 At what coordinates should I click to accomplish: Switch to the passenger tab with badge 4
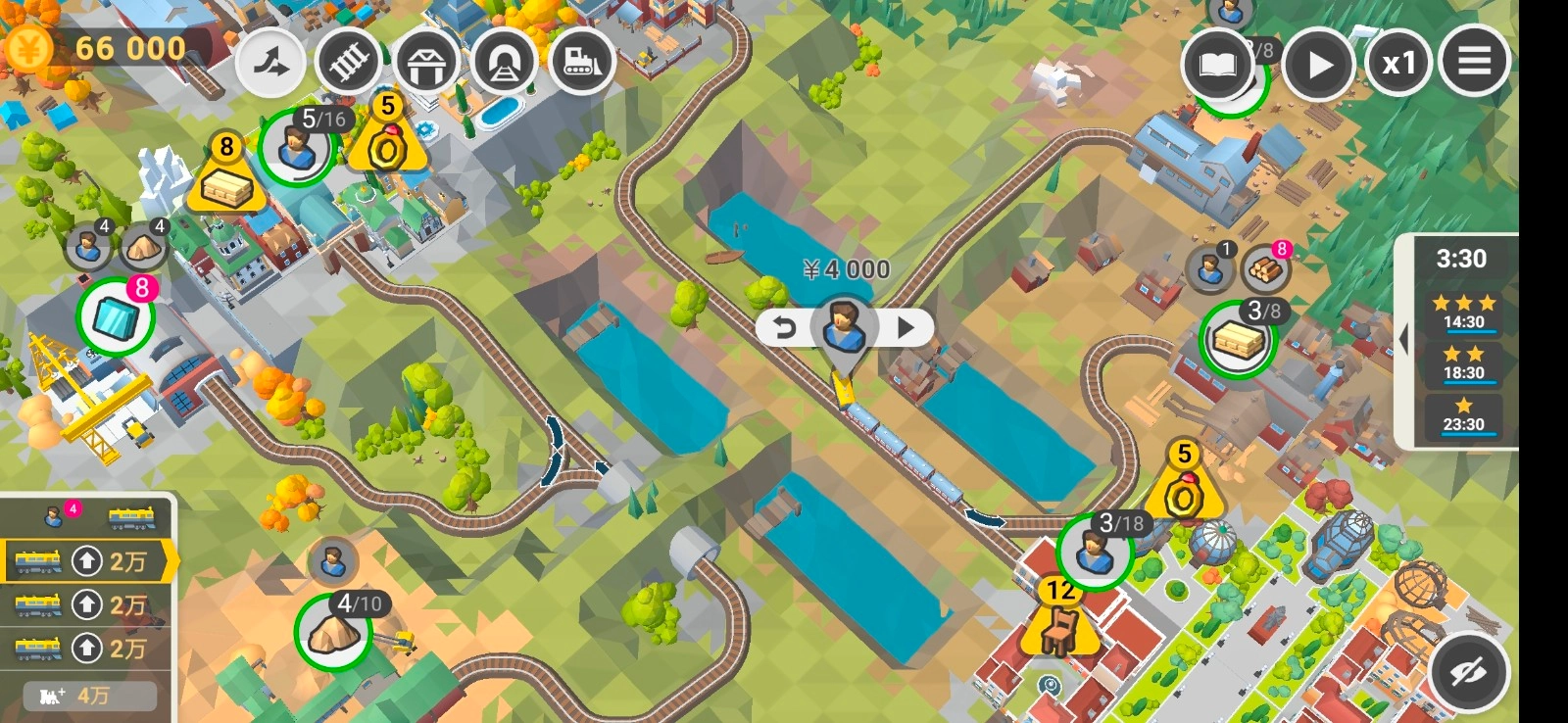tap(57, 515)
